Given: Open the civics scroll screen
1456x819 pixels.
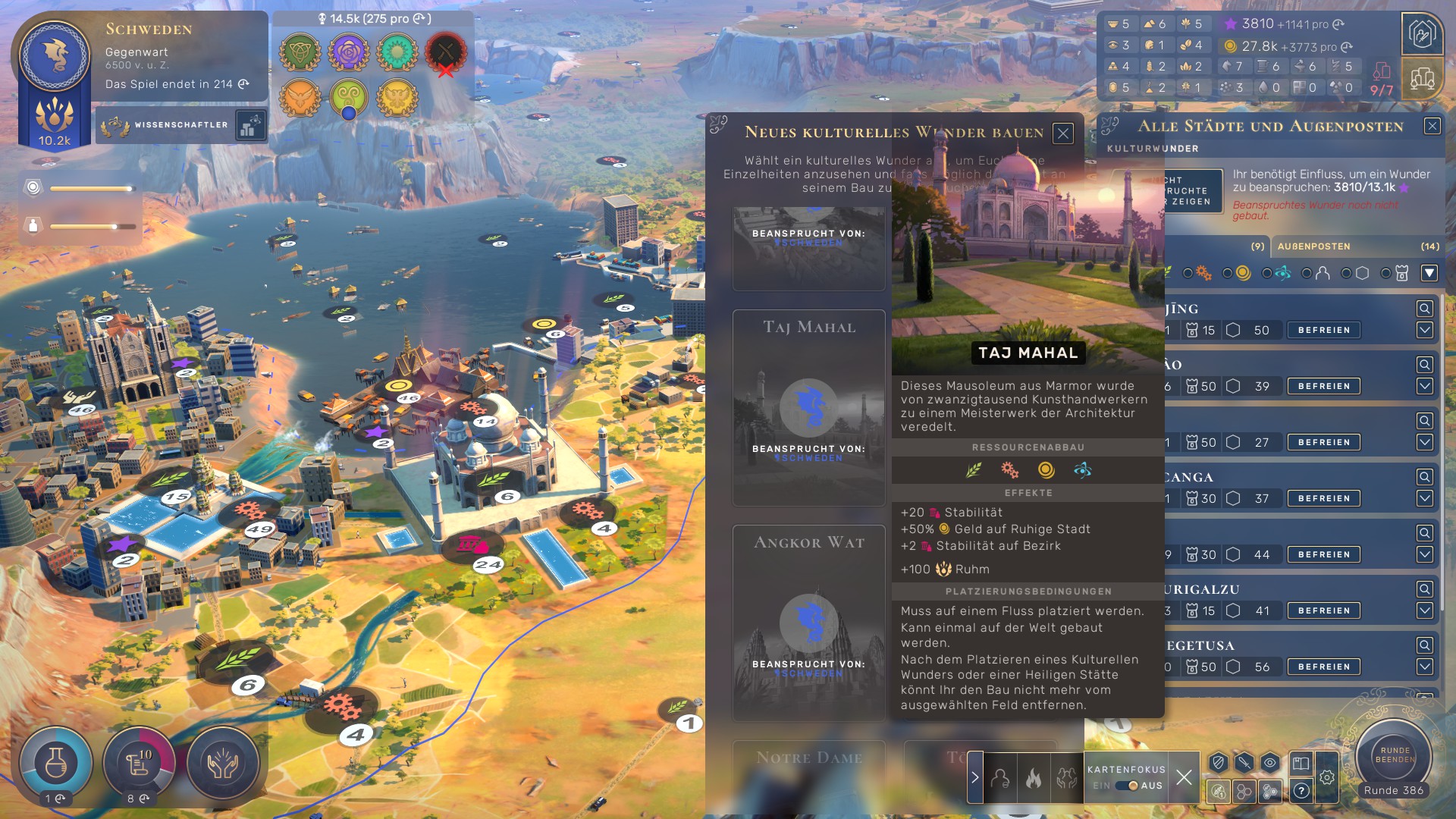Looking at the screenshot, I should coord(139,762).
